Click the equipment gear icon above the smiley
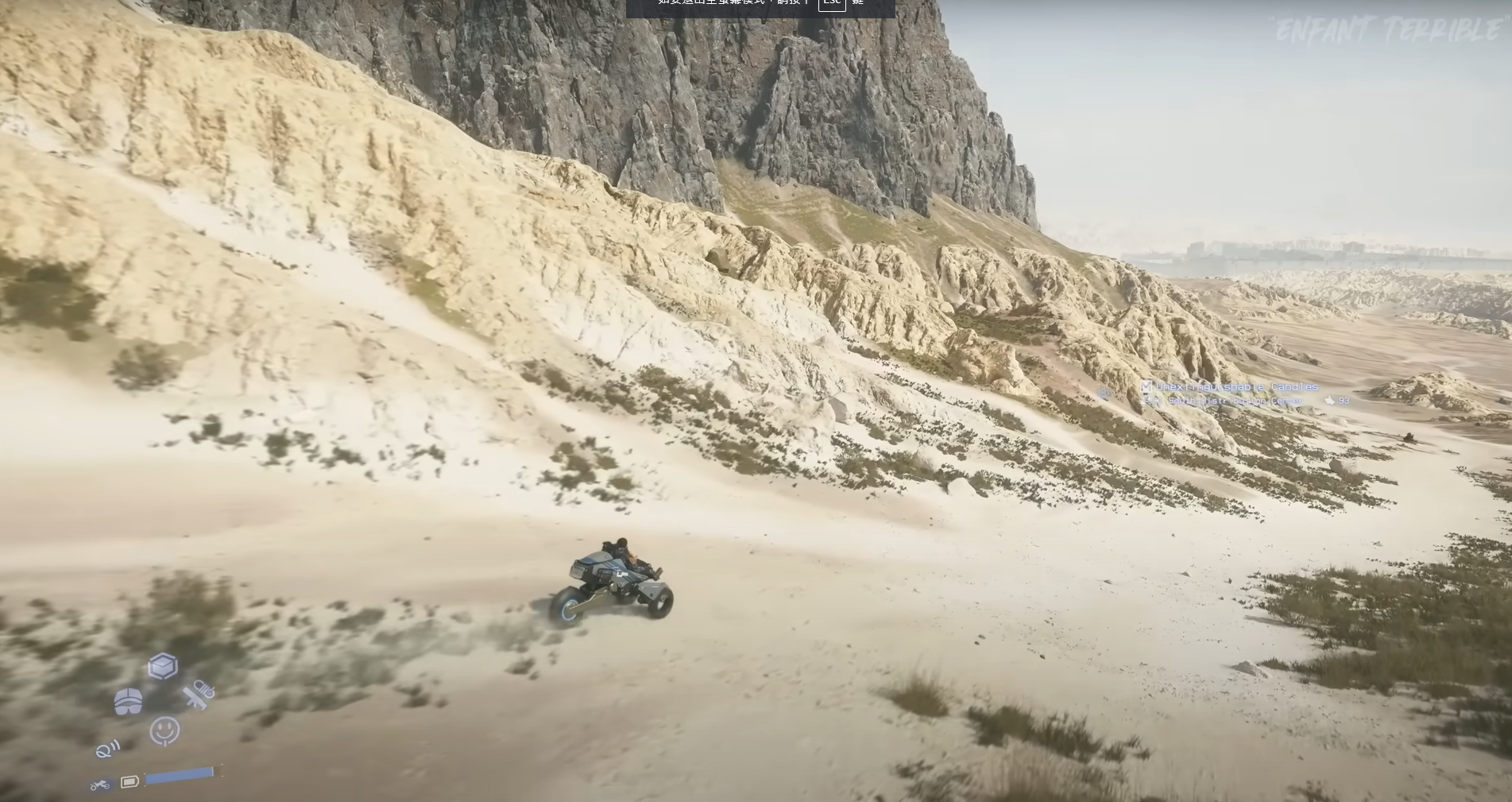Image resolution: width=1512 pixels, height=802 pixels. 128,700
